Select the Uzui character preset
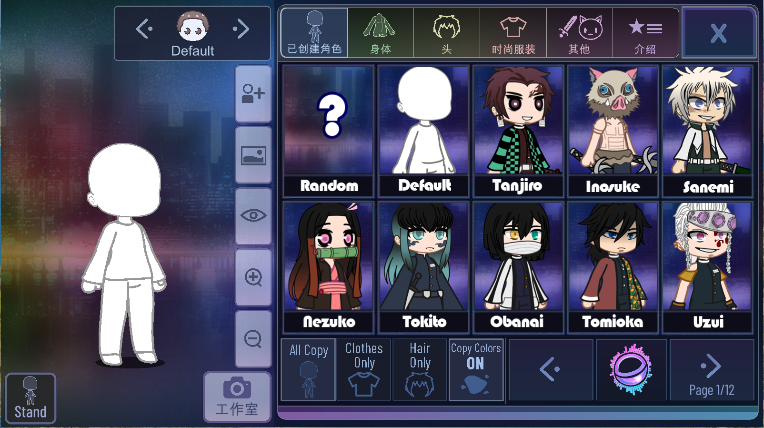This screenshot has height=428, width=764. coord(707,267)
